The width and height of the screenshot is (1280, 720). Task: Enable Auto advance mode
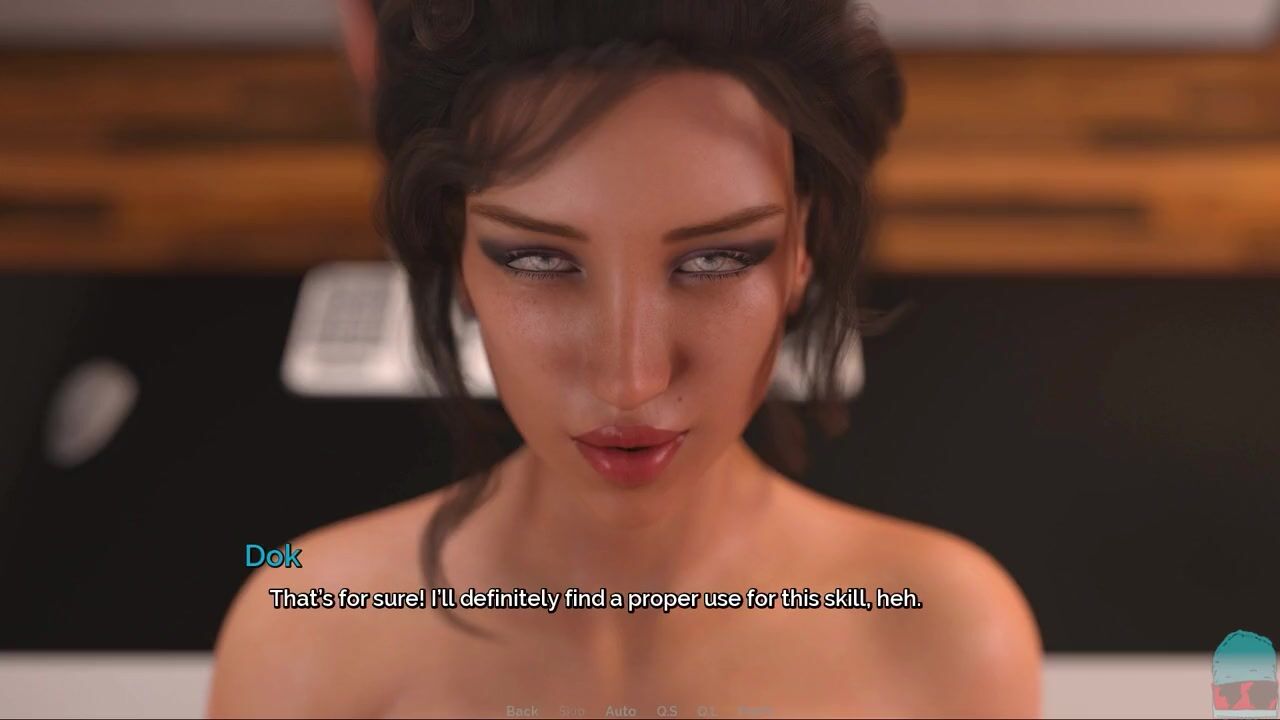[x=620, y=711]
